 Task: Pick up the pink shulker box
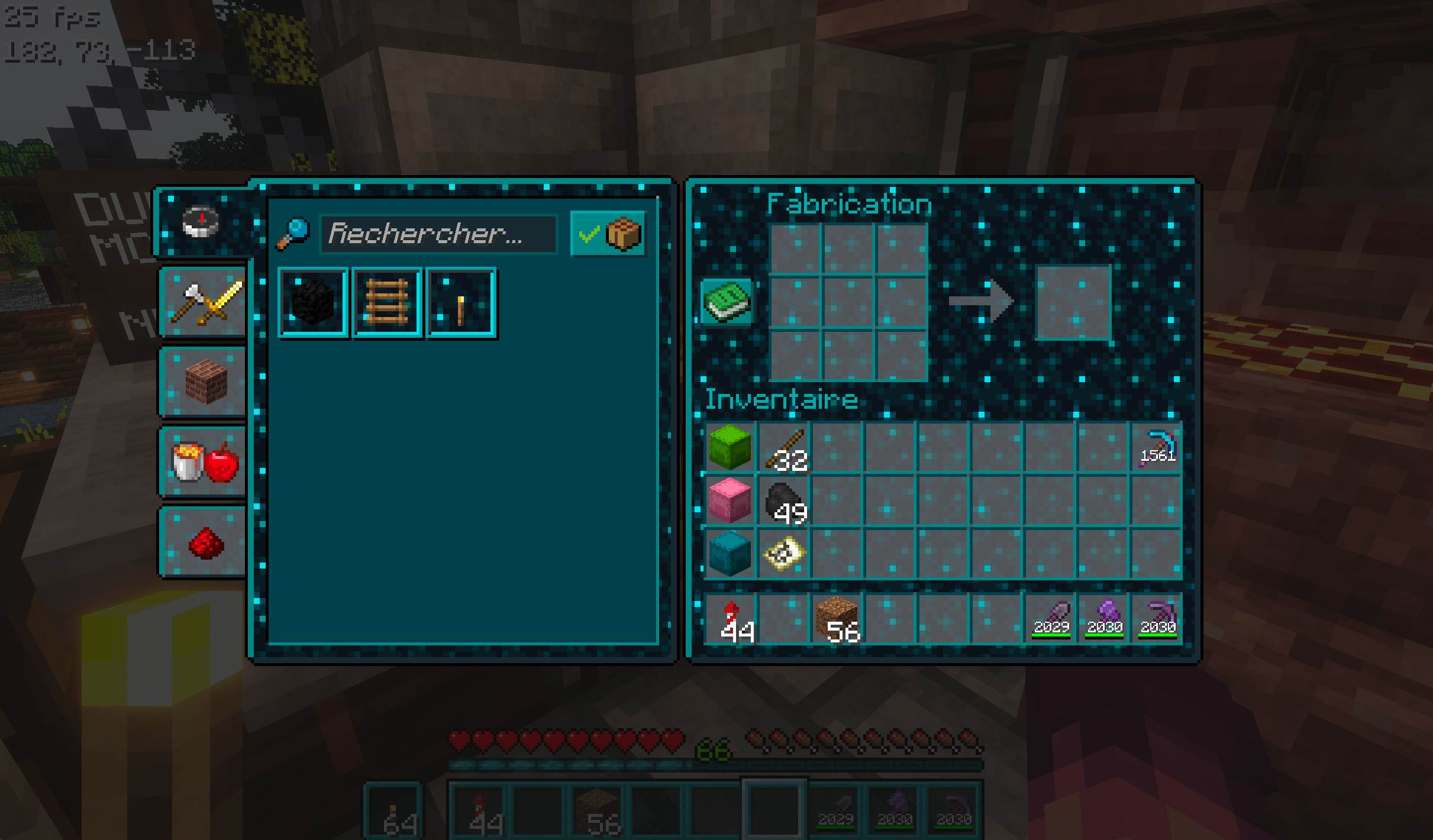730,500
